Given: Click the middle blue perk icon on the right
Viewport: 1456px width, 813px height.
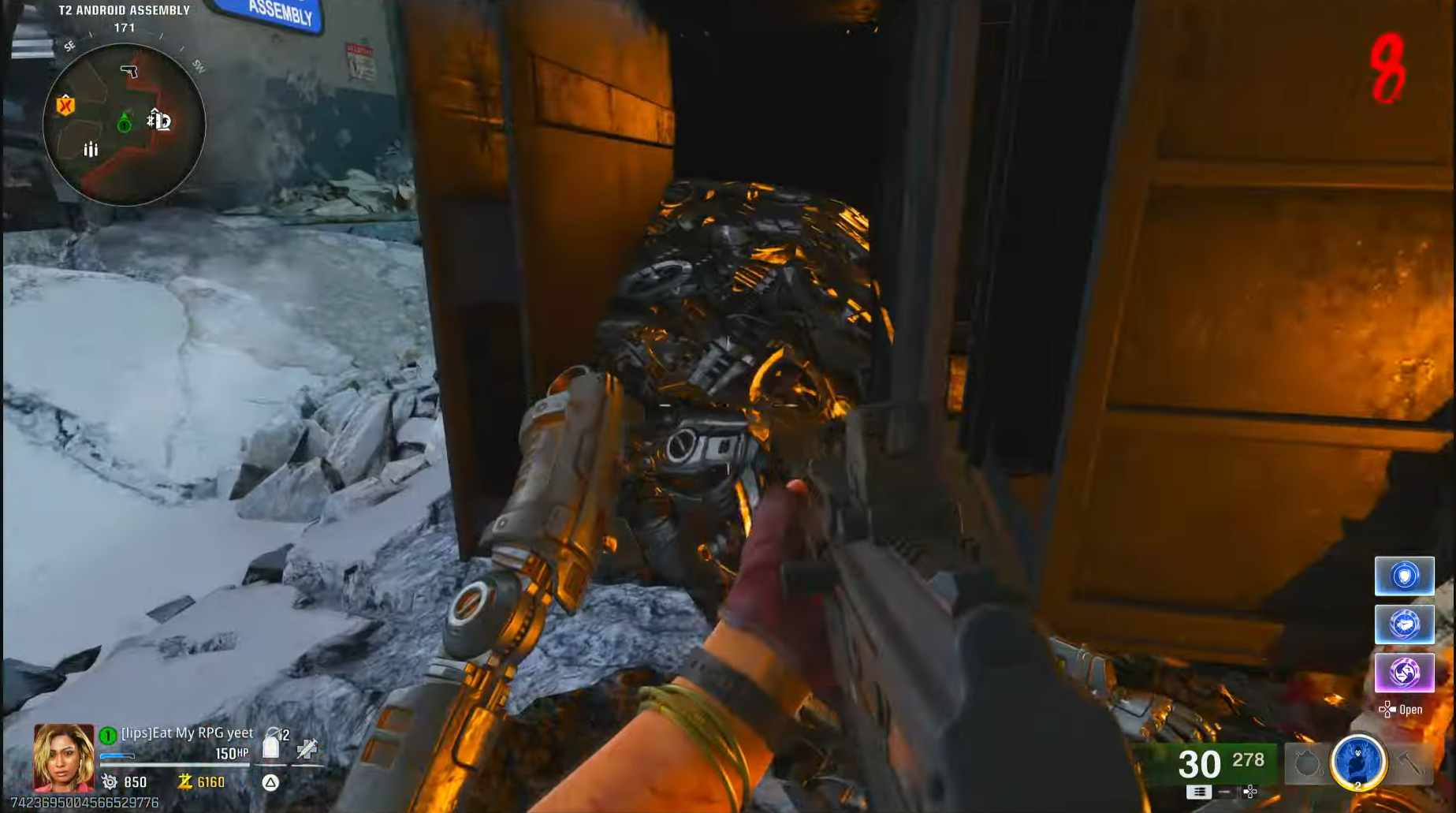Looking at the screenshot, I should pos(1405,625).
